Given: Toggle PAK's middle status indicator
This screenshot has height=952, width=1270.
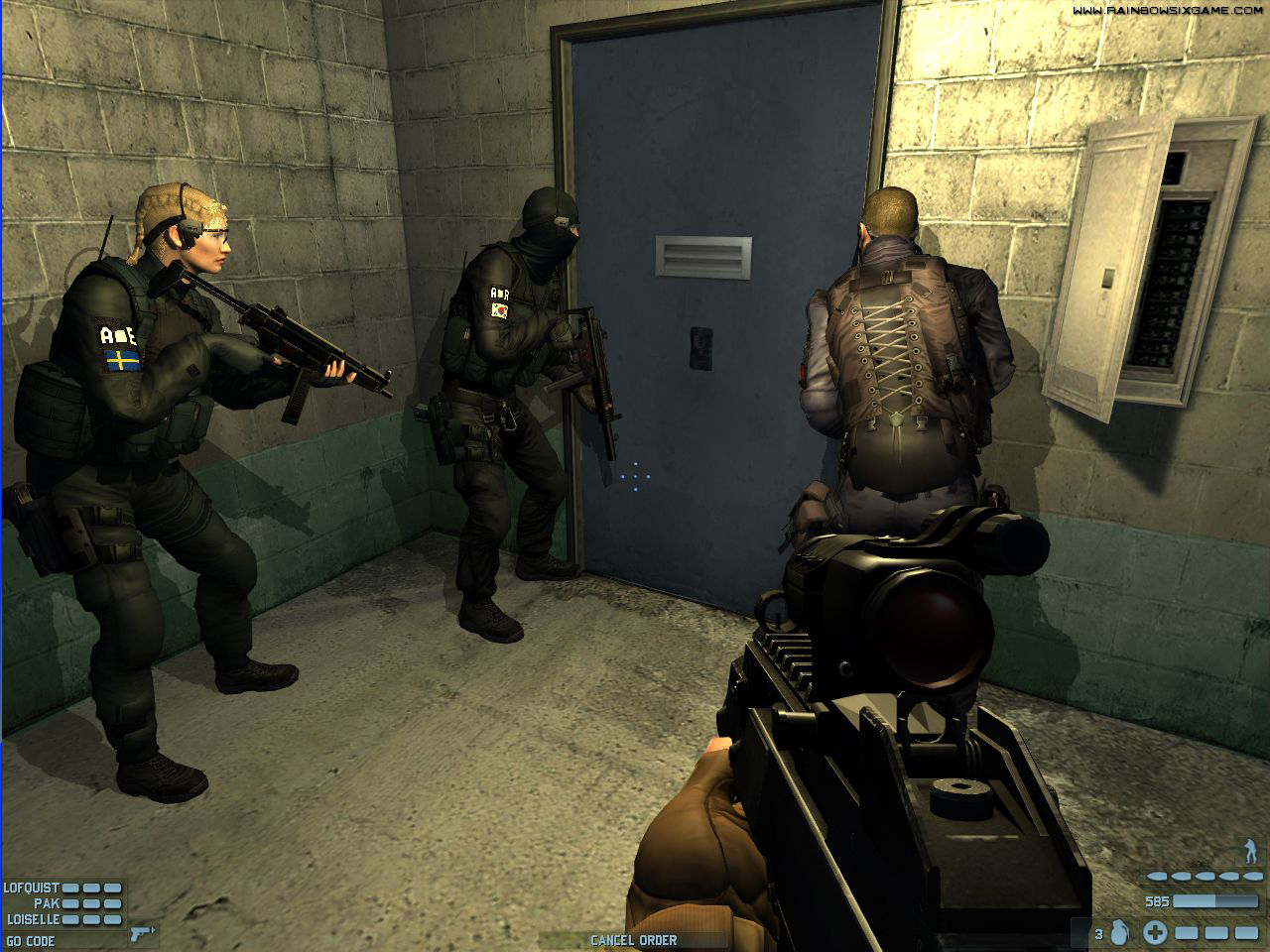Looking at the screenshot, I should coord(91,904).
